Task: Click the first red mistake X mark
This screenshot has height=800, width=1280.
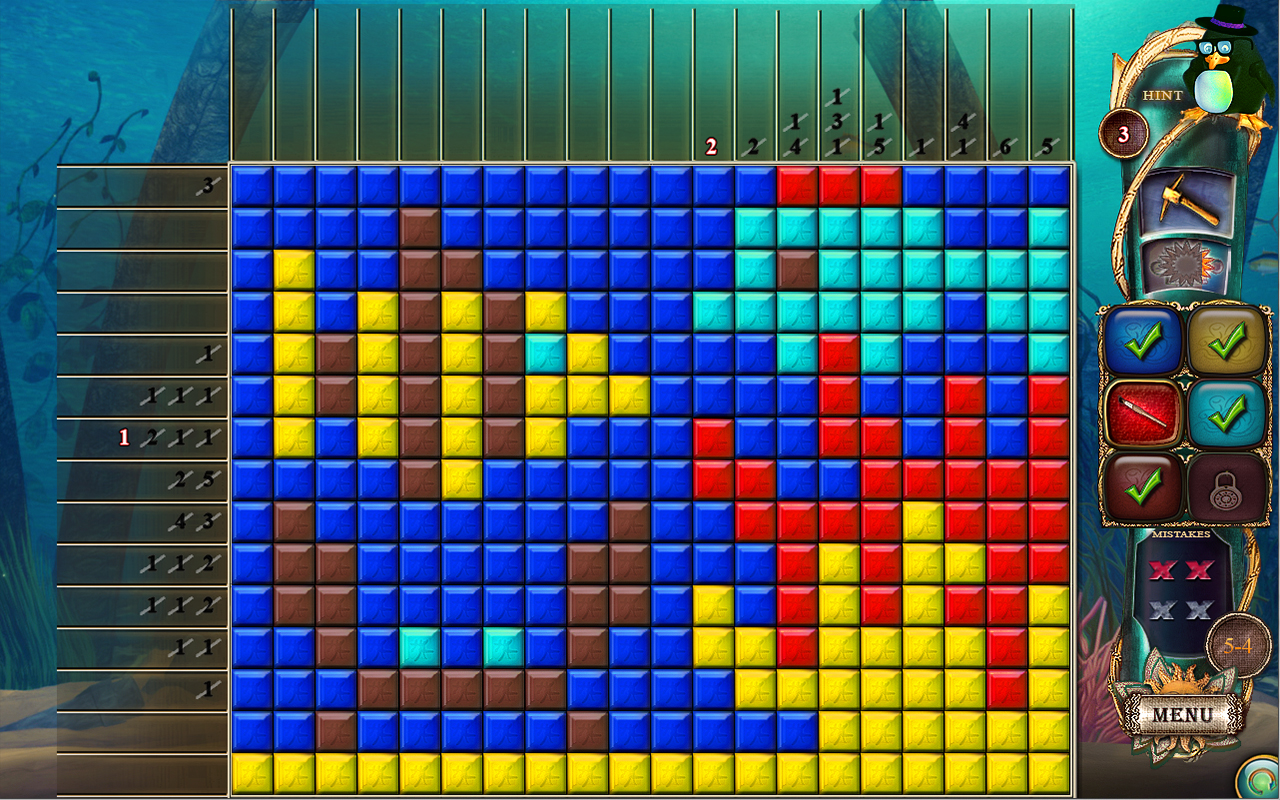Action: [x=1163, y=571]
